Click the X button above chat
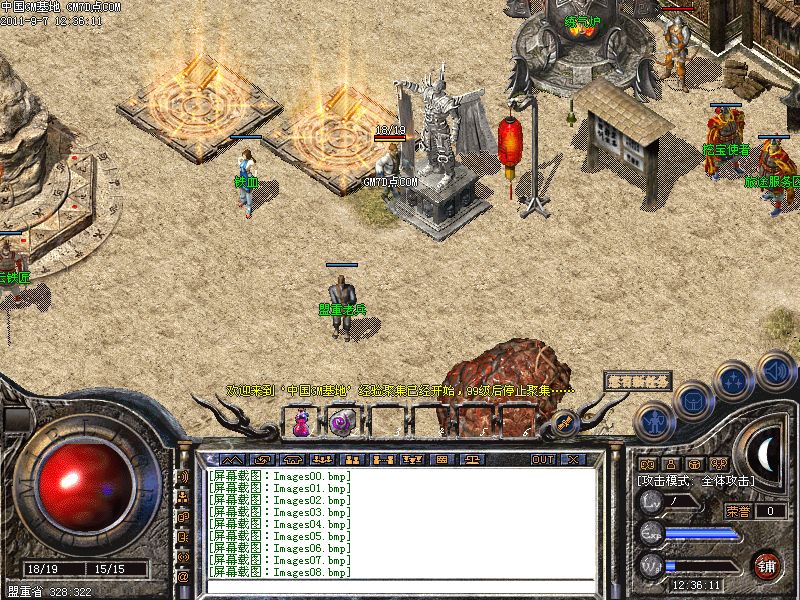The height and width of the screenshot is (600, 800). 574,459
